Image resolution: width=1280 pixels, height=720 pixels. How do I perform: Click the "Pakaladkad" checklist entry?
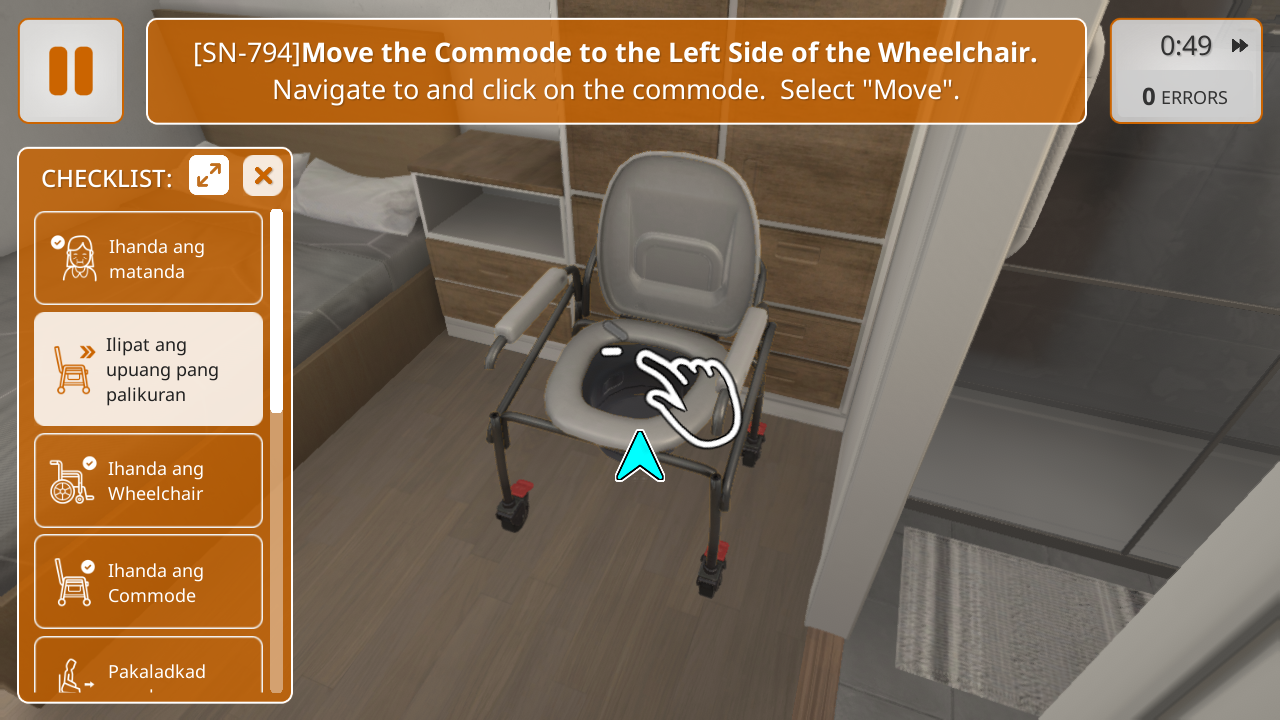point(148,666)
